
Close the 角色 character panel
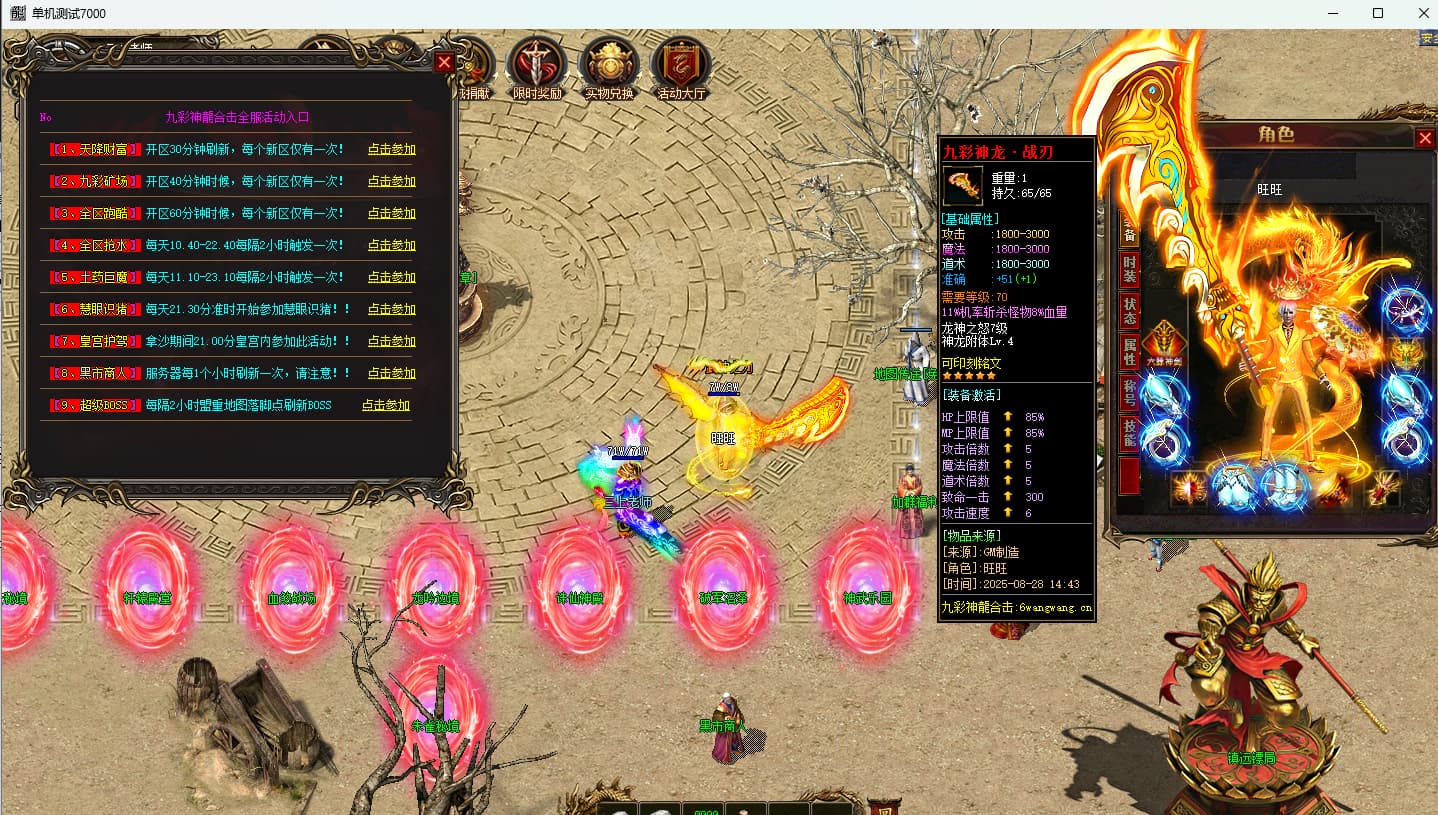pyautogui.click(x=1425, y=138)
